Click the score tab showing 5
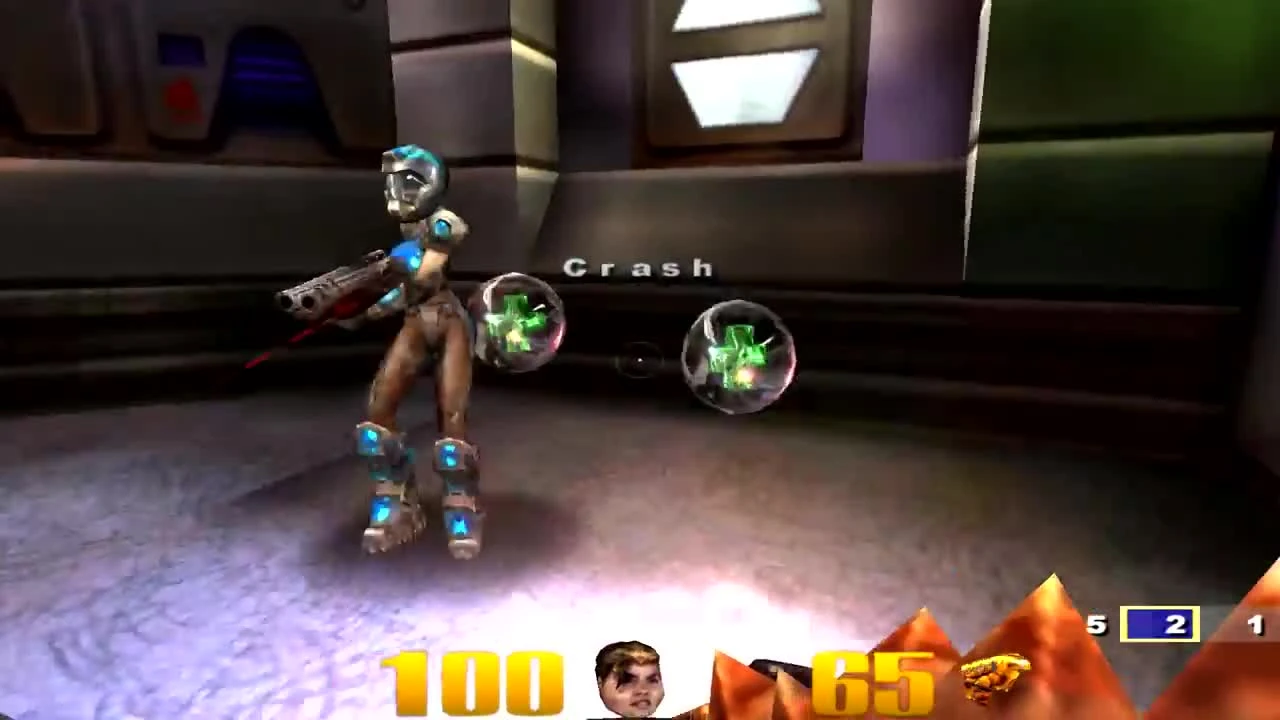This screenshot has width=1280, height=720. [x=1096, y=625]
